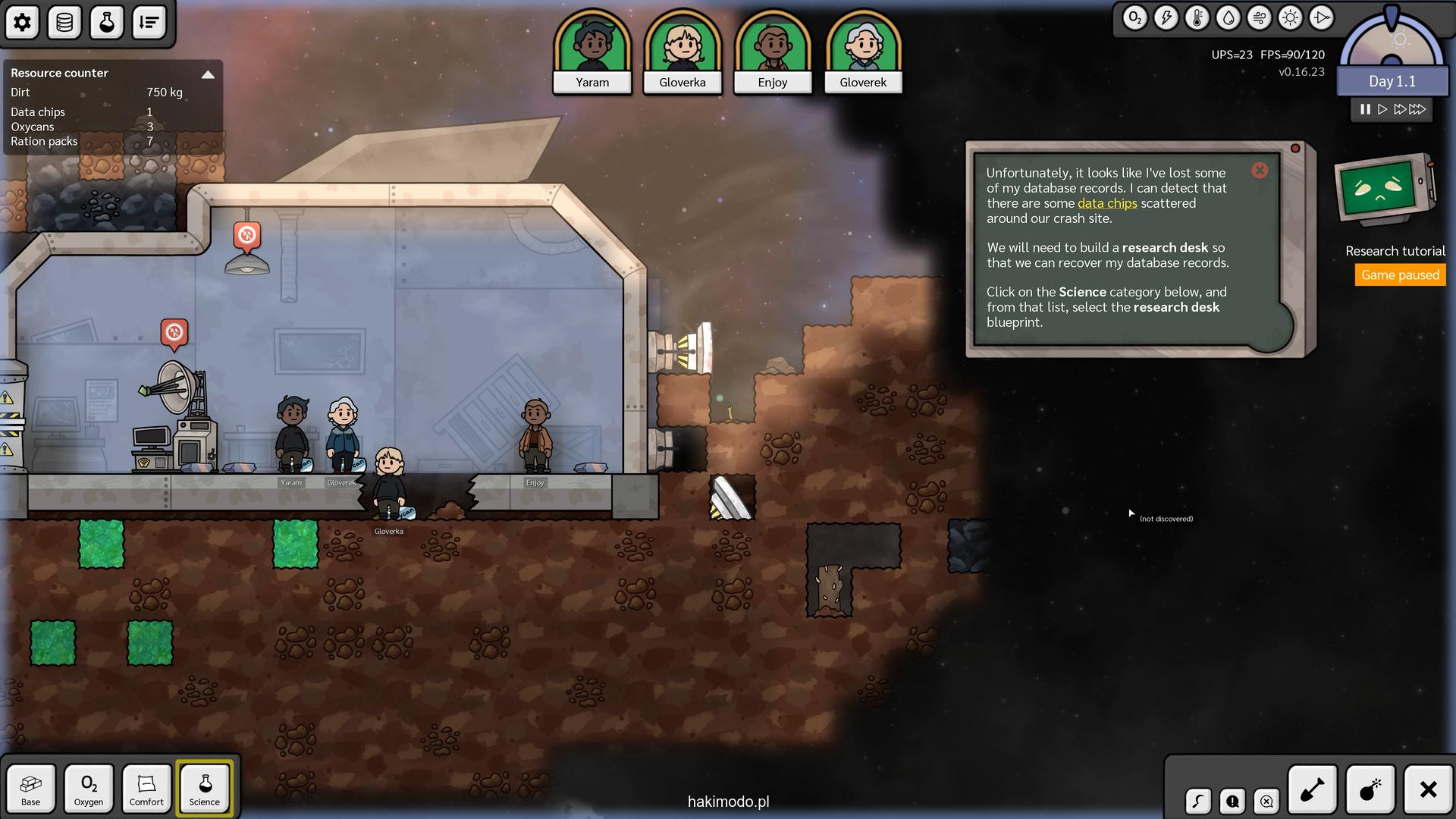Viewport: 1456px width, 819px height.
Task: Collapse the Resource counter panel
Action: [208, 74]
